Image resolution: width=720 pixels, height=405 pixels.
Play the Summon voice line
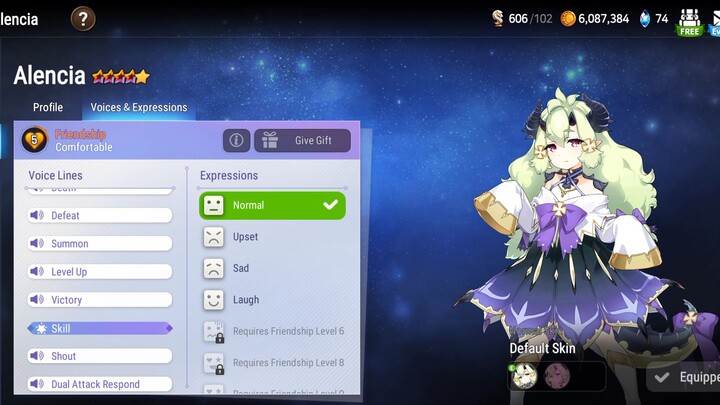(x=99, y=243)
